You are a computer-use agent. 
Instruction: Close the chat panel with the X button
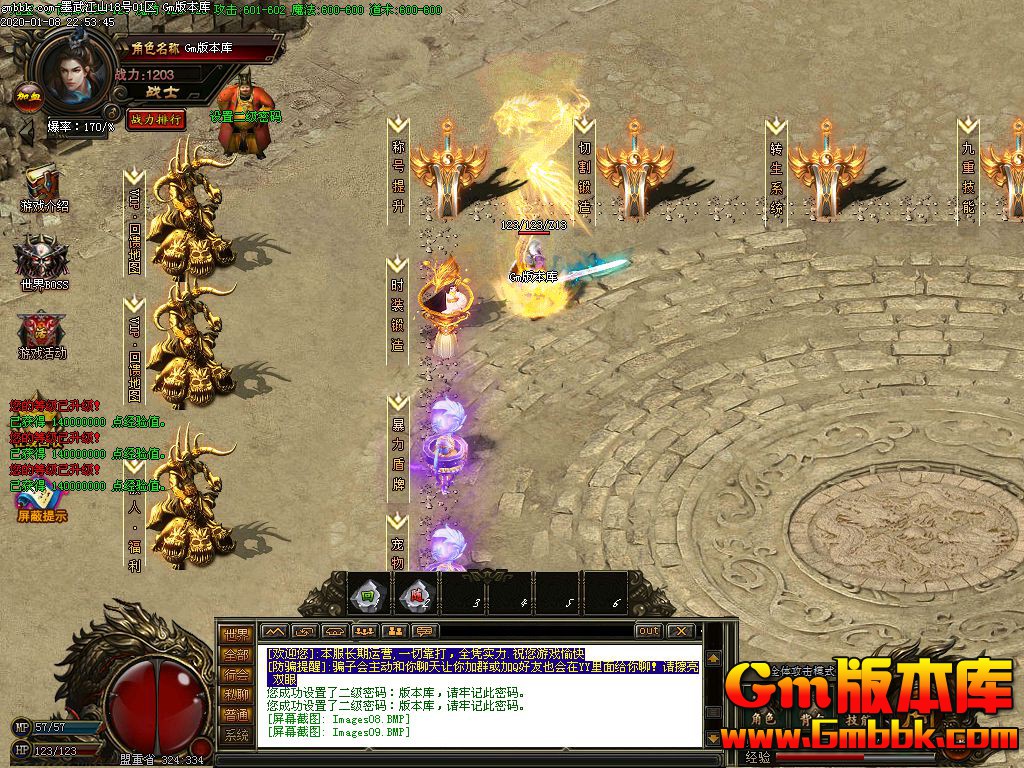tap(681, 631)
